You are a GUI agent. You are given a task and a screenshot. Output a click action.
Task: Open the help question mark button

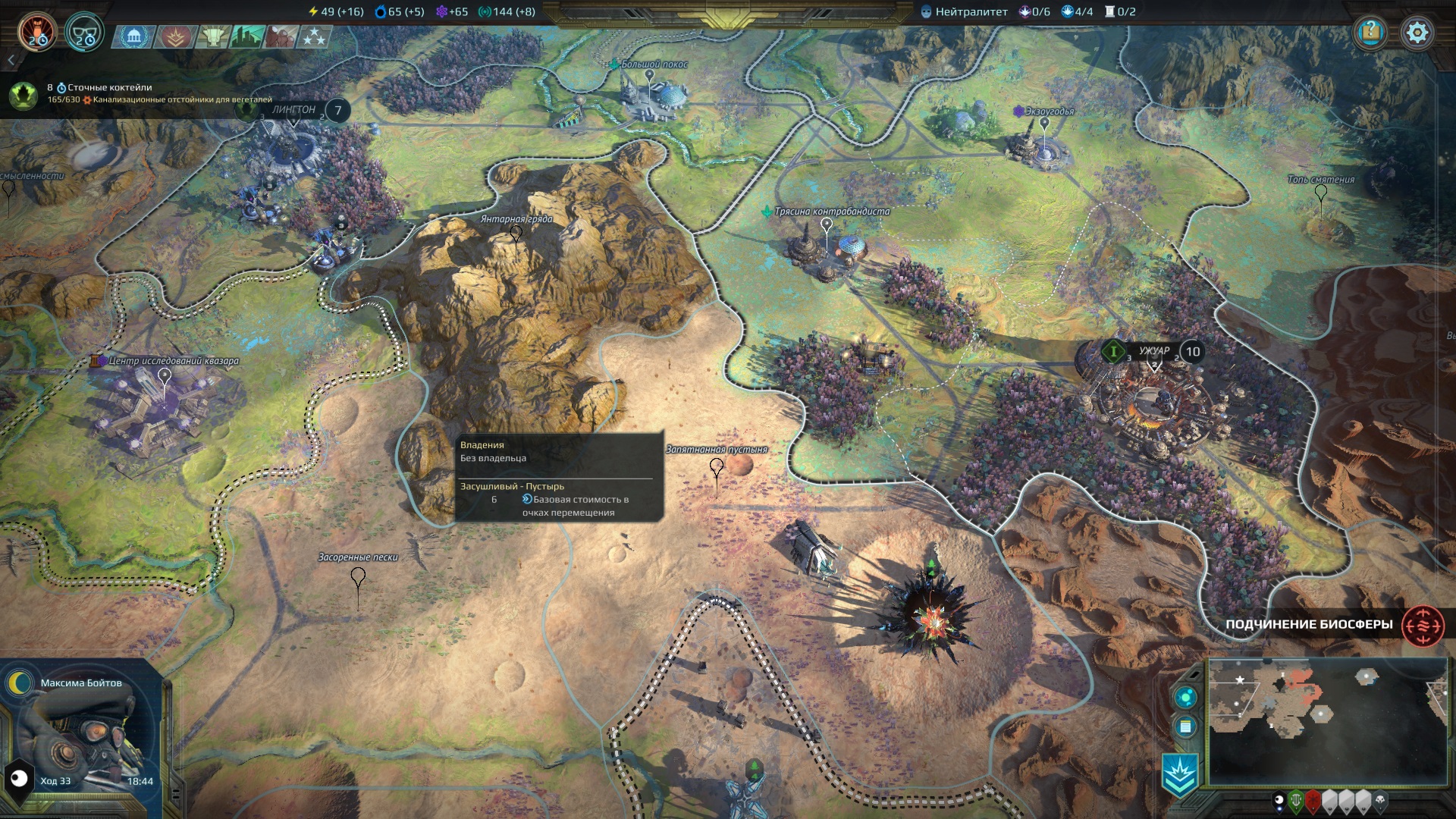pyautogui.click(x=1370, y=32)
